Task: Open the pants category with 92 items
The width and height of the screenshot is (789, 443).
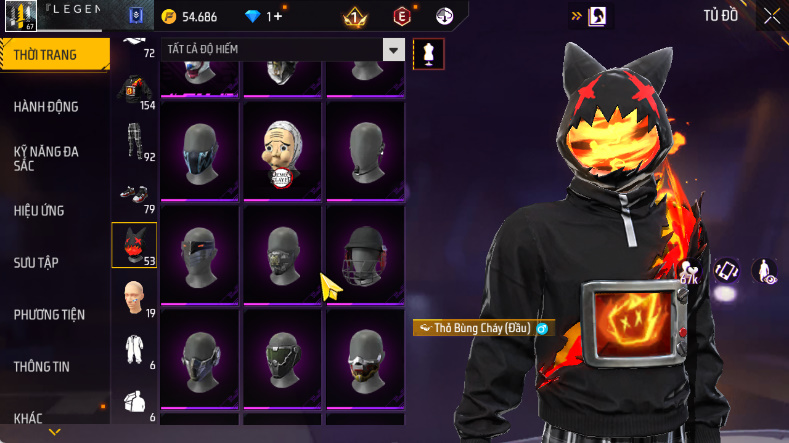Action: point(131,143)
